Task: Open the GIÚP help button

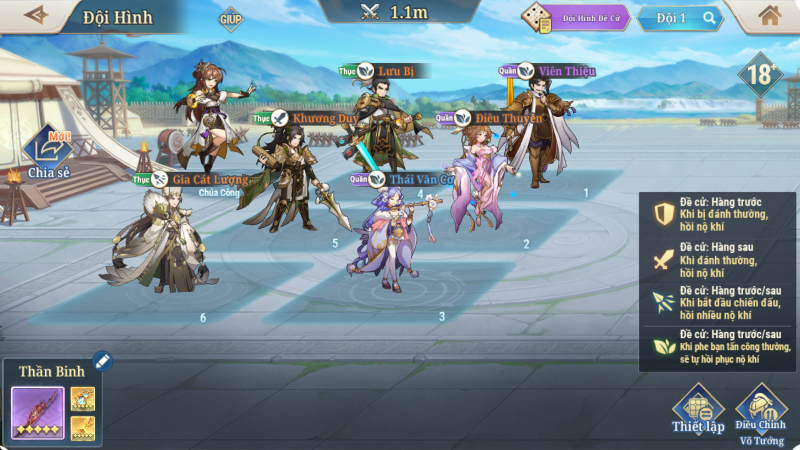Action: click(231, 19)
